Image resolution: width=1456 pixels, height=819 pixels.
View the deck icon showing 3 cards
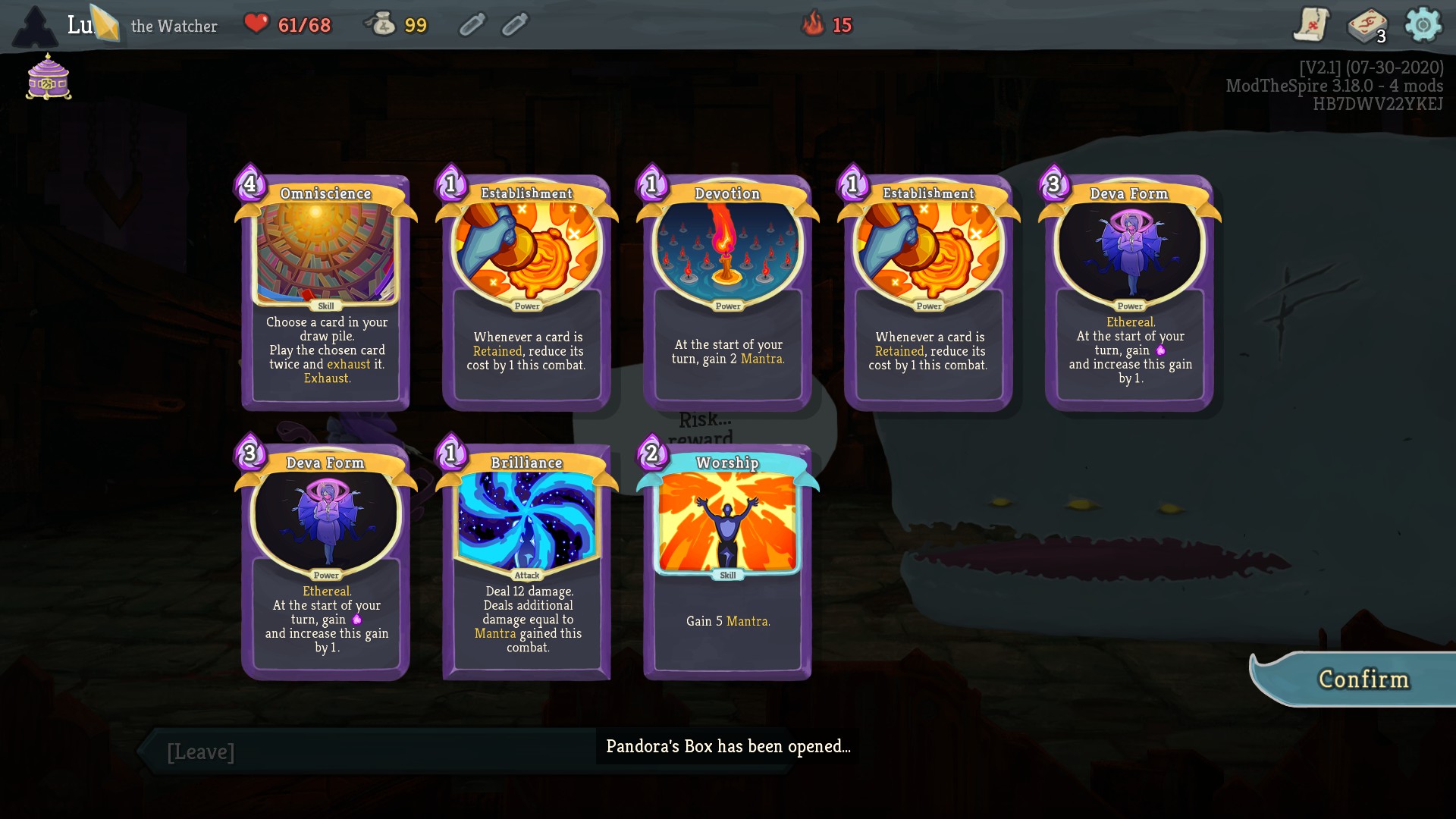(x=1367, y=24)
